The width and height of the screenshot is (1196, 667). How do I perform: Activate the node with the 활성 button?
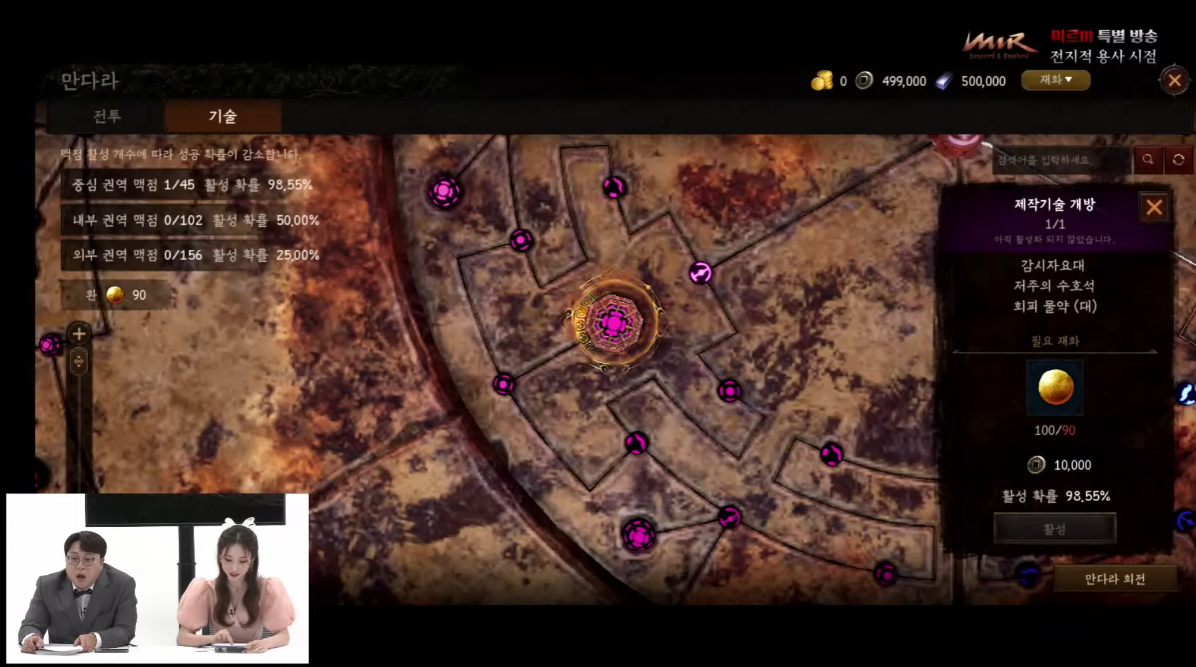point(1054,528)
